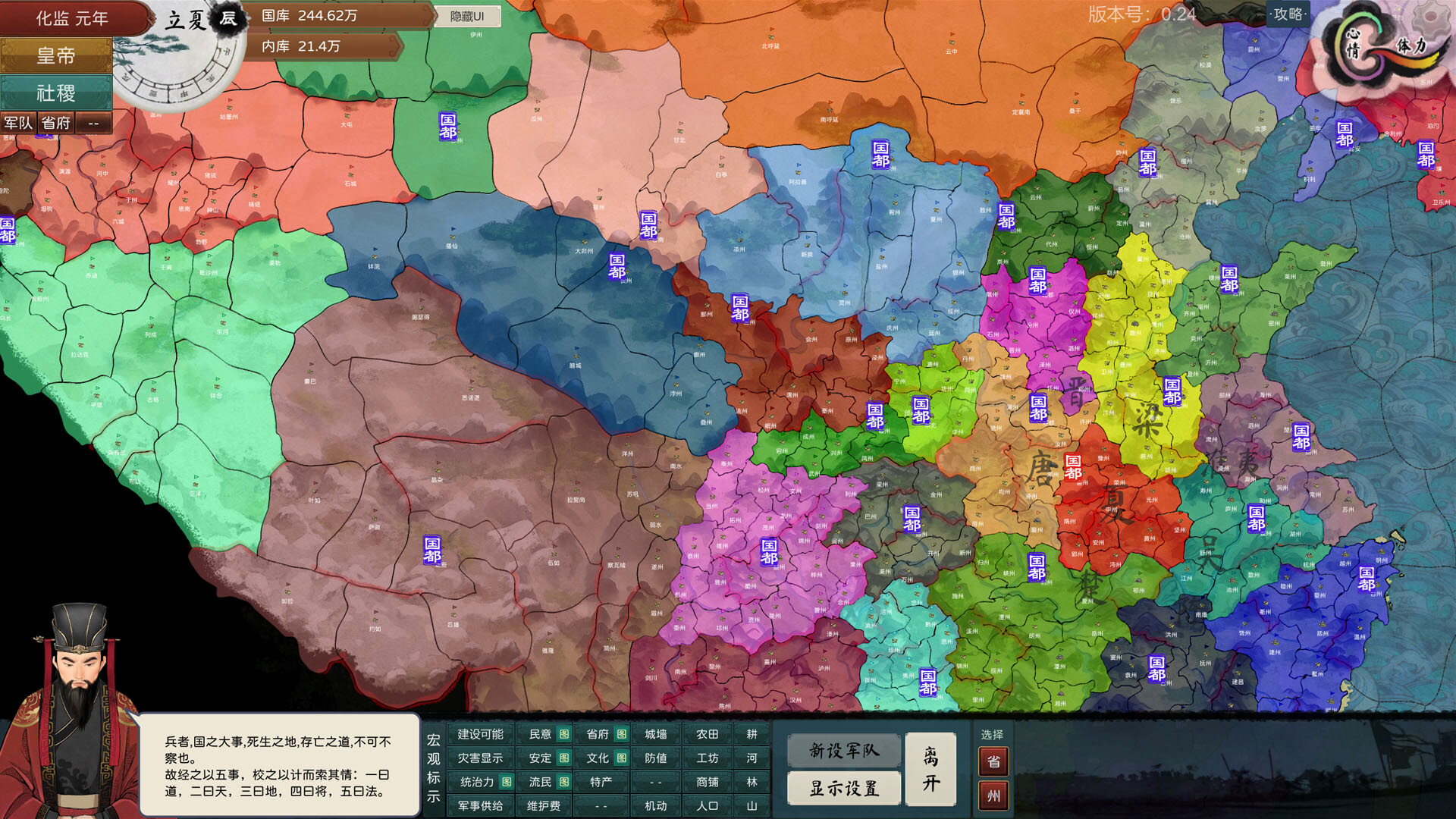Switch to the 皇帝 panel
The image size is (1456, 819).
tap(57, 56)
